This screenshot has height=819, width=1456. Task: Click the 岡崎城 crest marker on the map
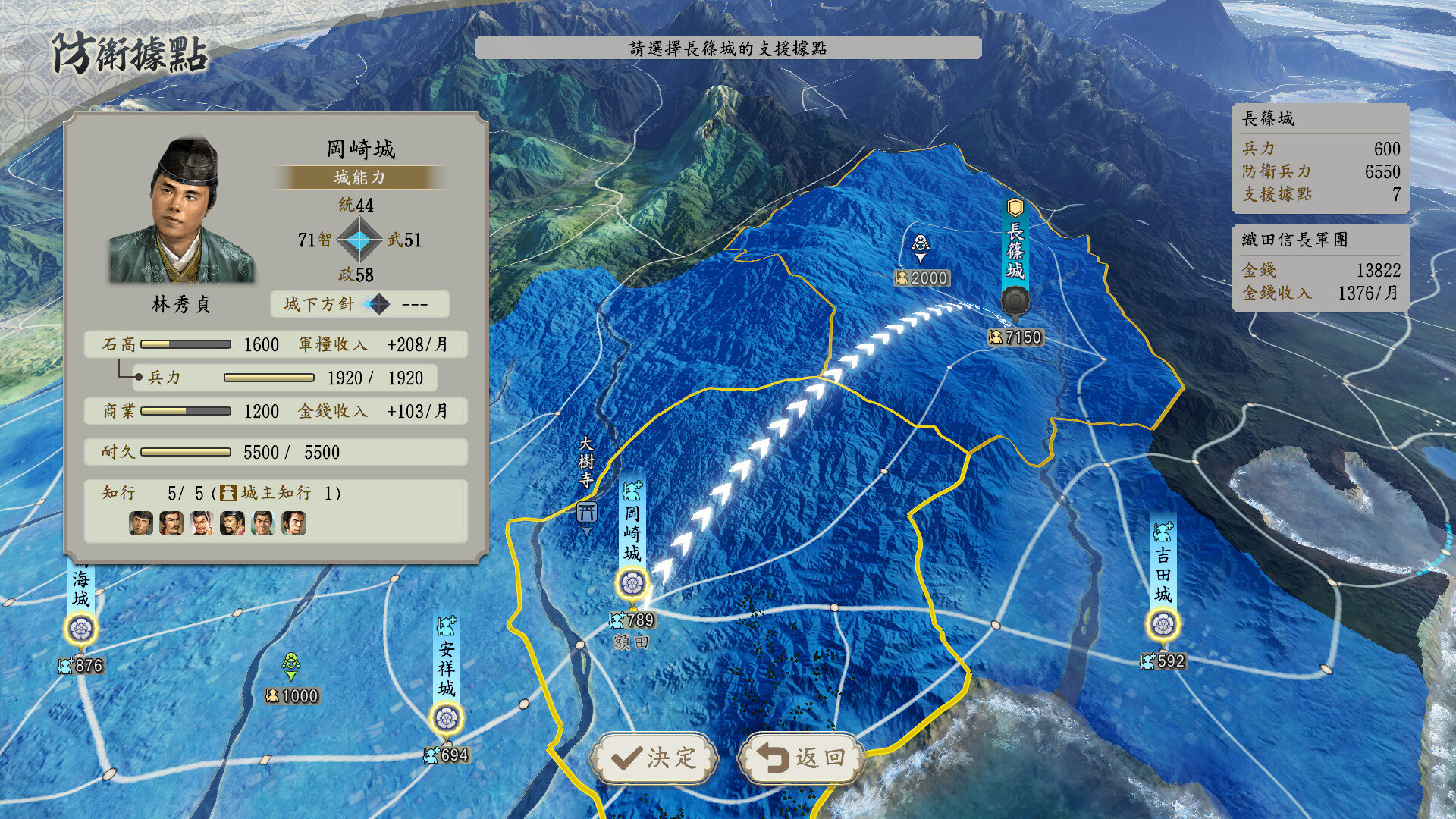632,584
